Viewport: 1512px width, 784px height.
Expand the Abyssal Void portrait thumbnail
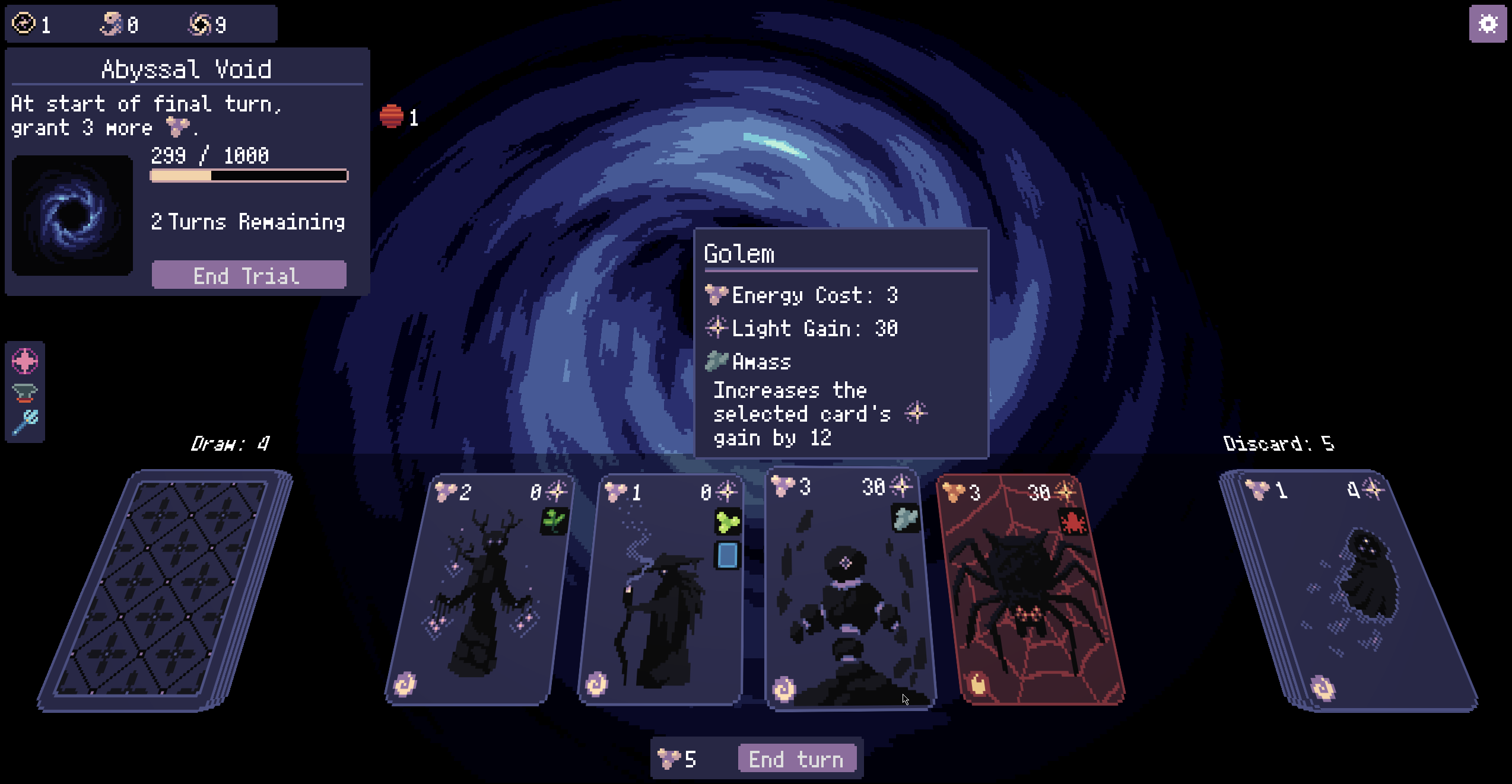tap(71, 213)
